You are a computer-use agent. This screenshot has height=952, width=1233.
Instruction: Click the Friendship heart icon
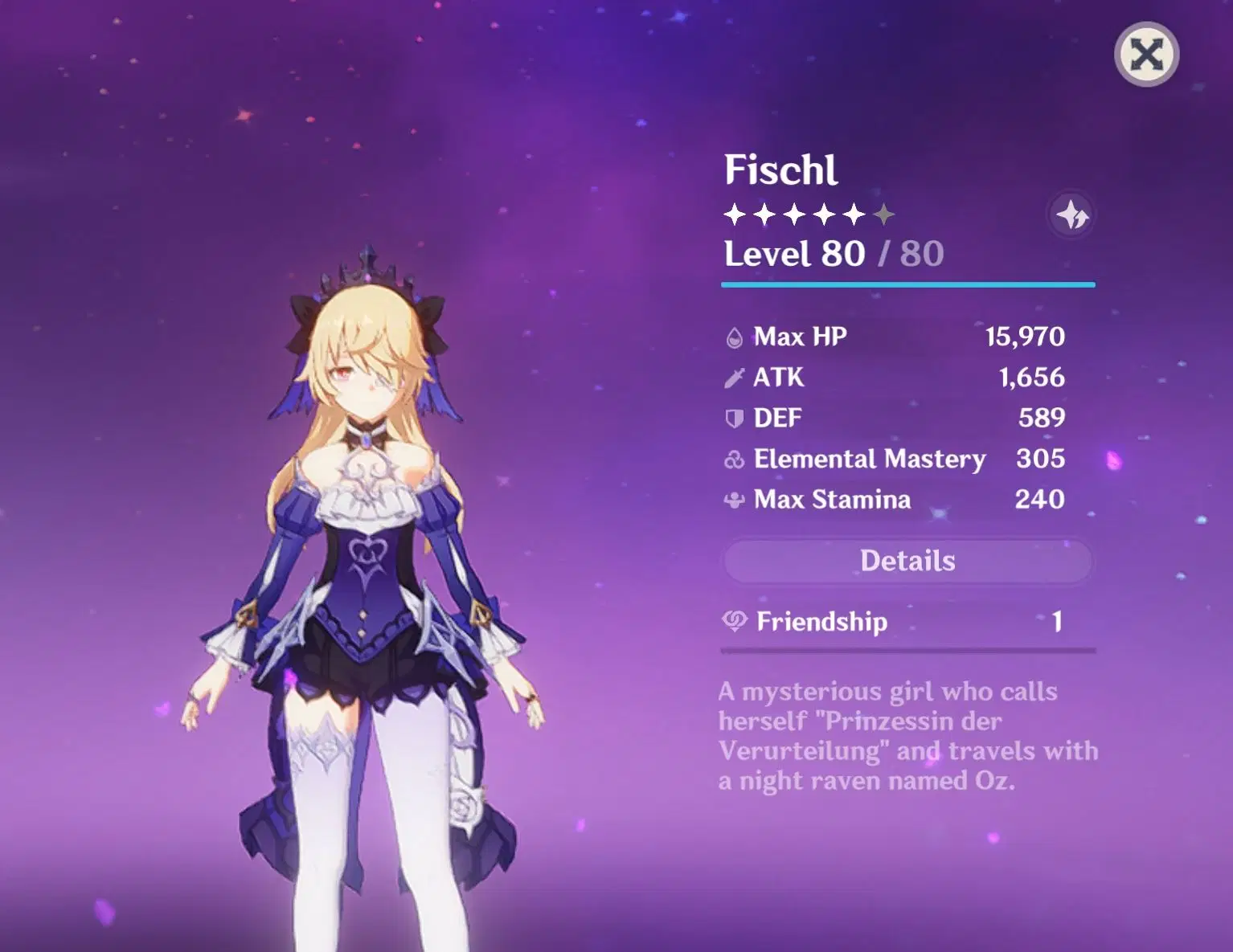click(x=734, y=622)
